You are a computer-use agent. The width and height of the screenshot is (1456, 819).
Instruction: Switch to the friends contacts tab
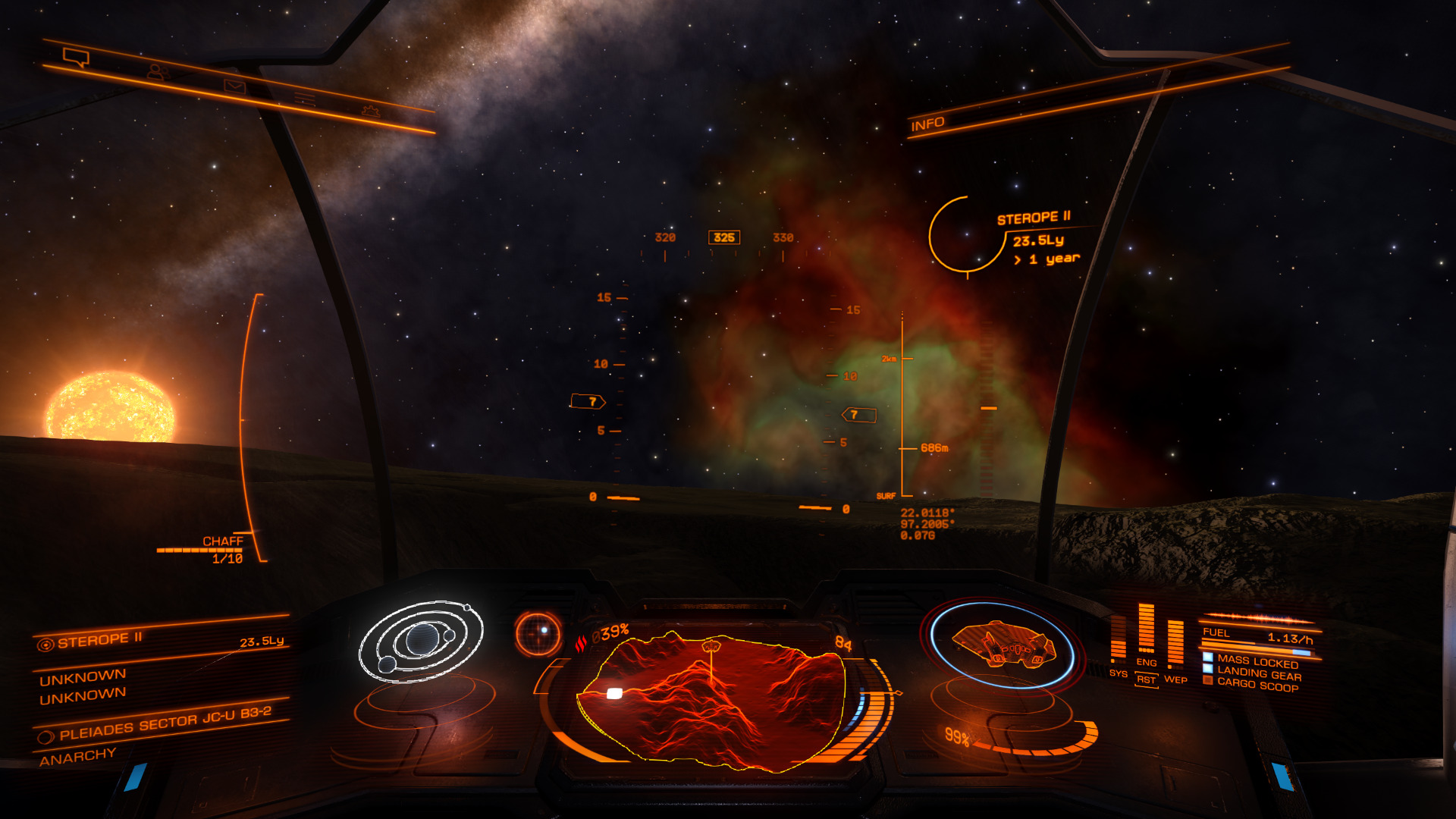pos(156,72)
